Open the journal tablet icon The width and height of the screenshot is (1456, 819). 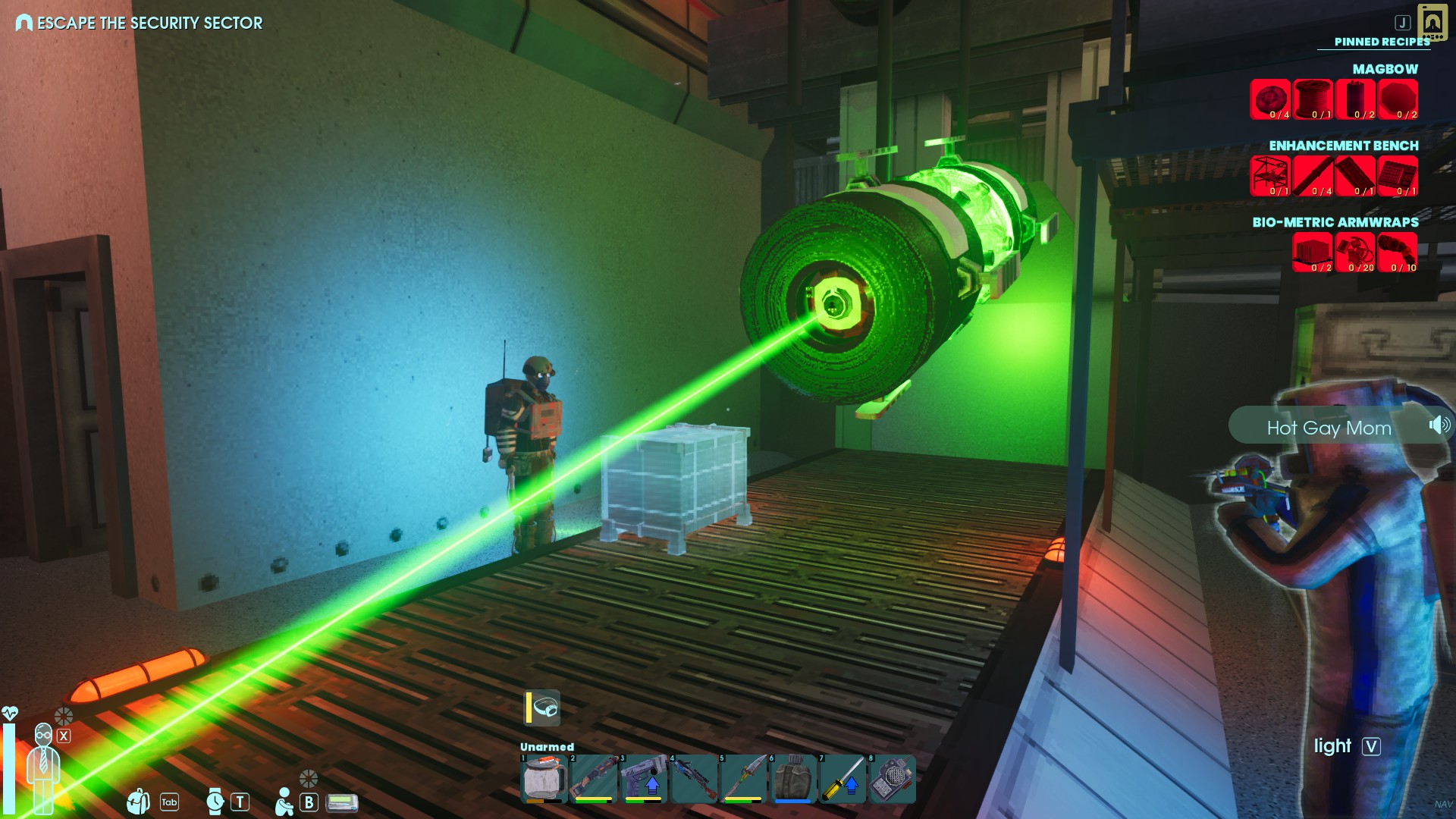1432,23
